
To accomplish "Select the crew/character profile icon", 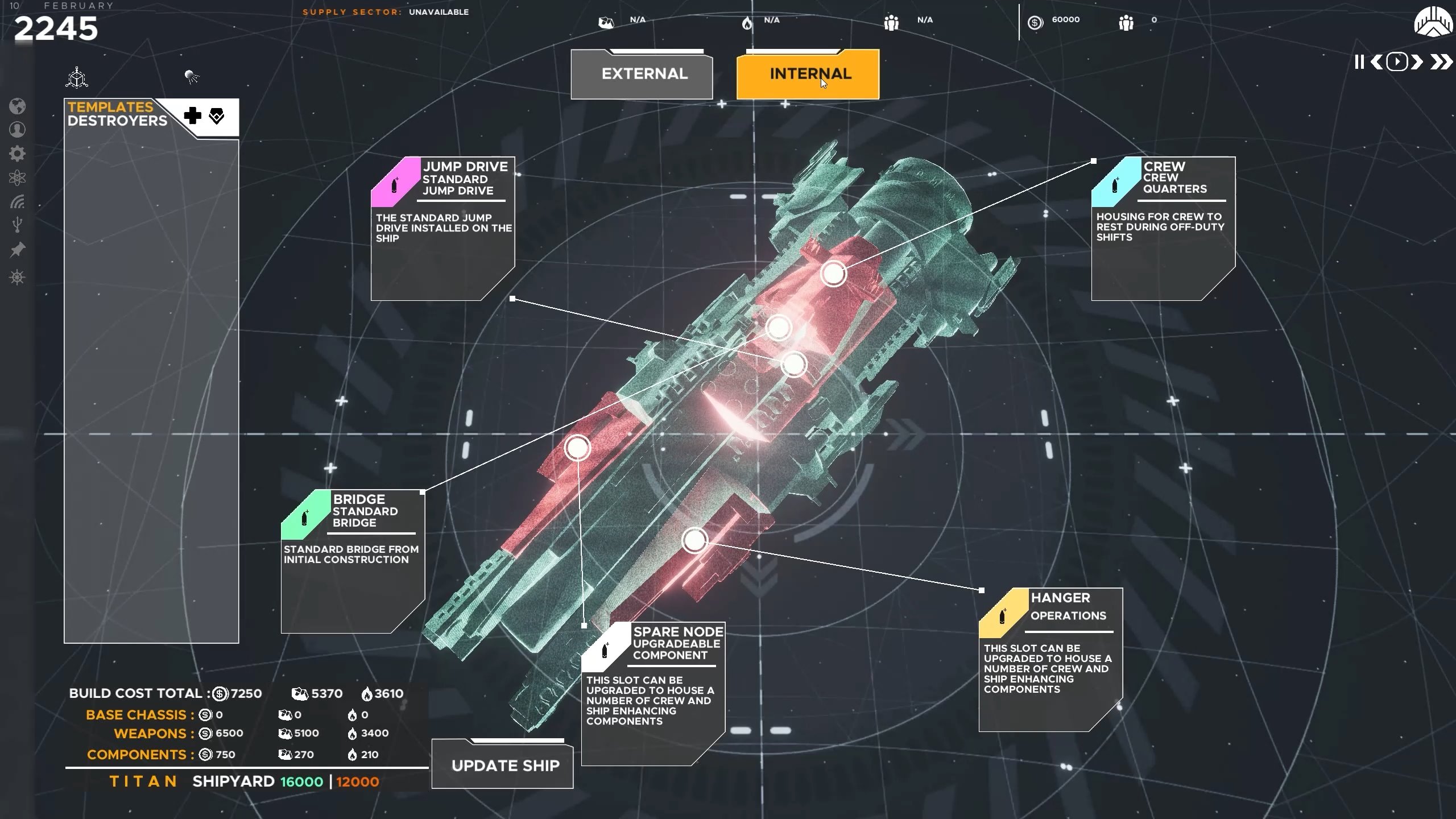I will pyautogui.click(x=18, y=130).
